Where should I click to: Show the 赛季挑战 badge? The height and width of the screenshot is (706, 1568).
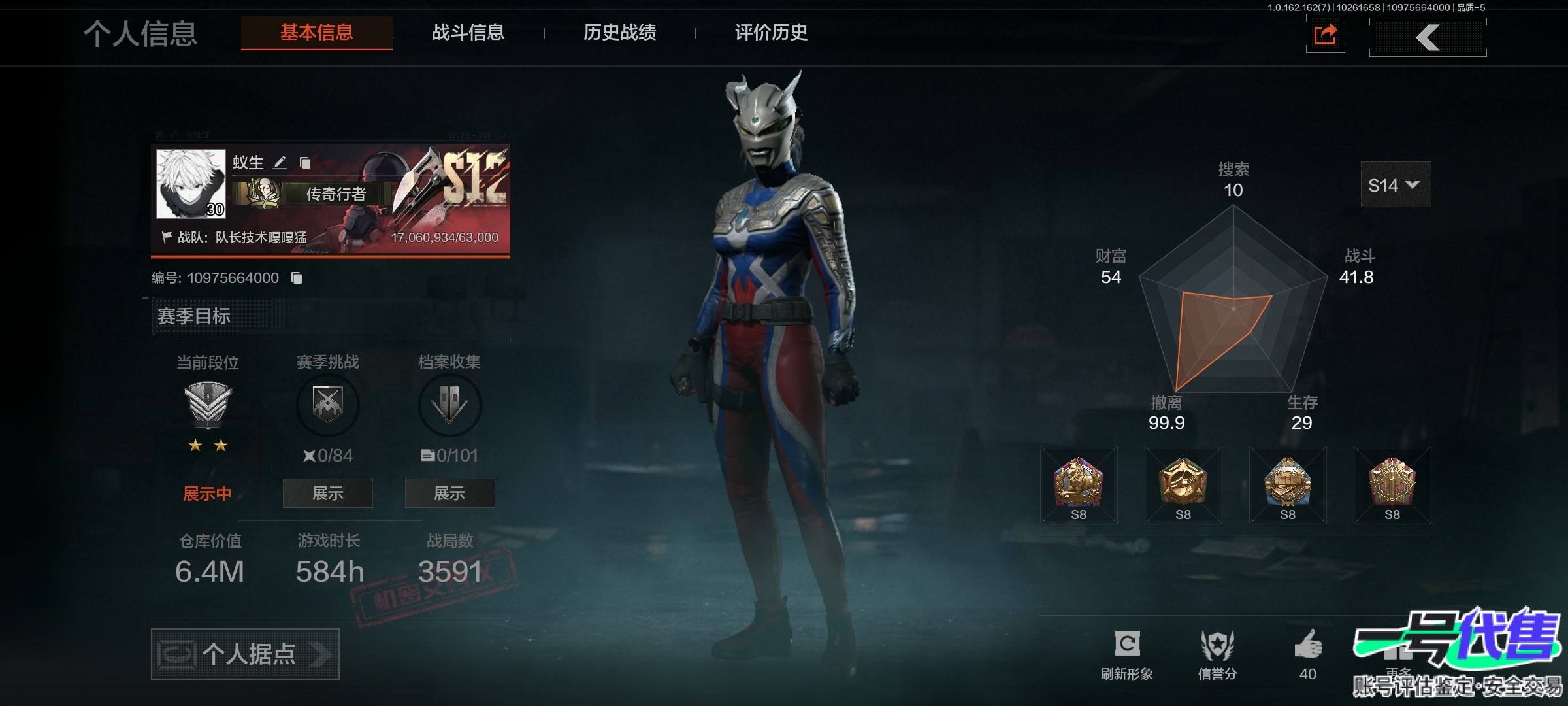tap(327, 494)
